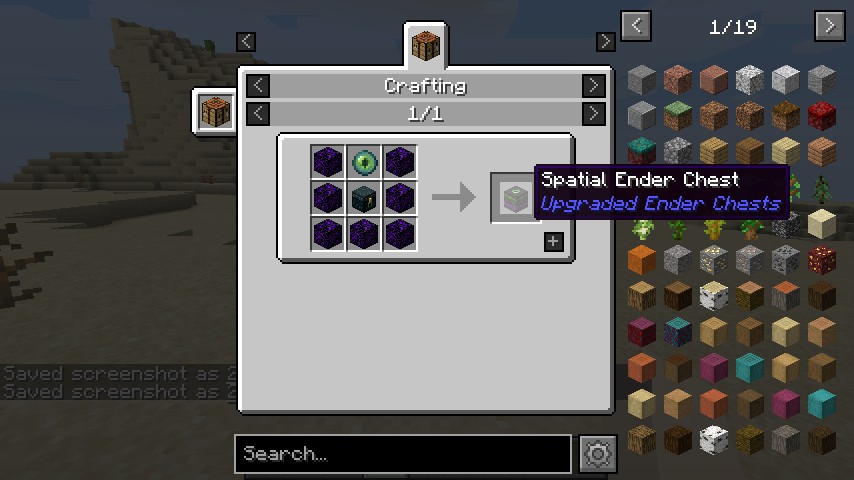
Task: Click the plus button to transfer the recipe
Action: click(x=553, y=241)
